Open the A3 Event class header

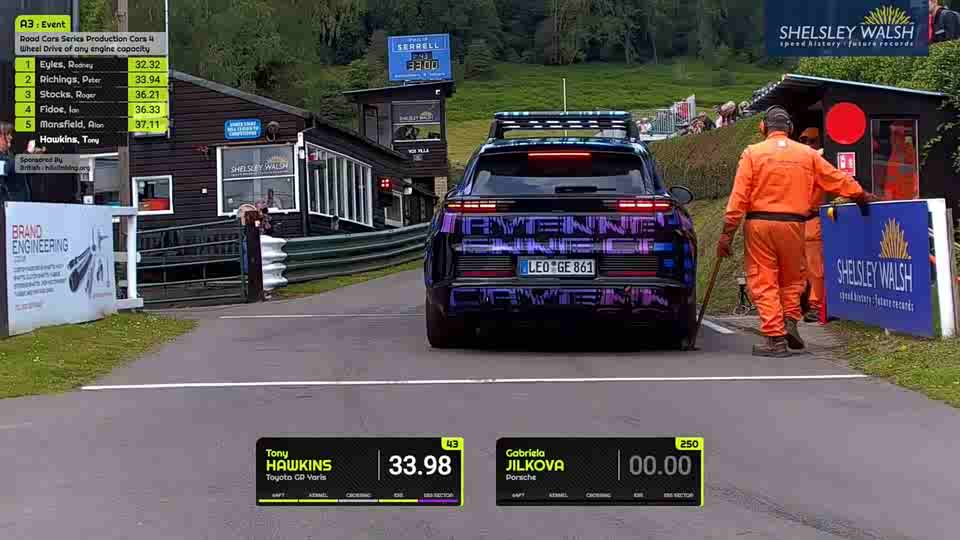click(x=43, y=23)
